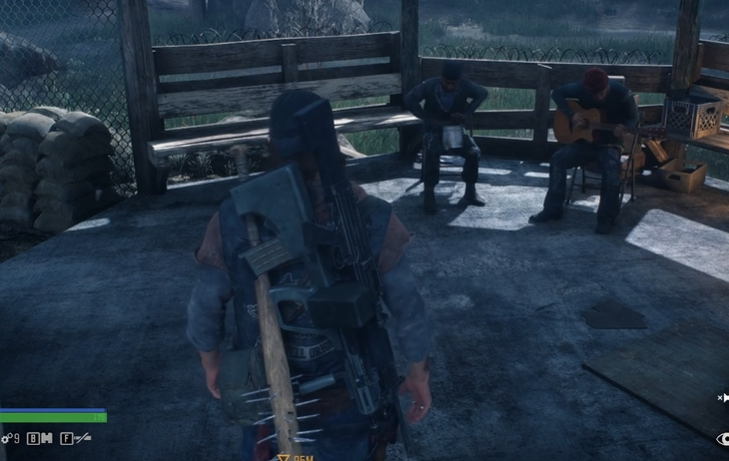Click the yellow objective waypoint marker

[x=284, y=456]
